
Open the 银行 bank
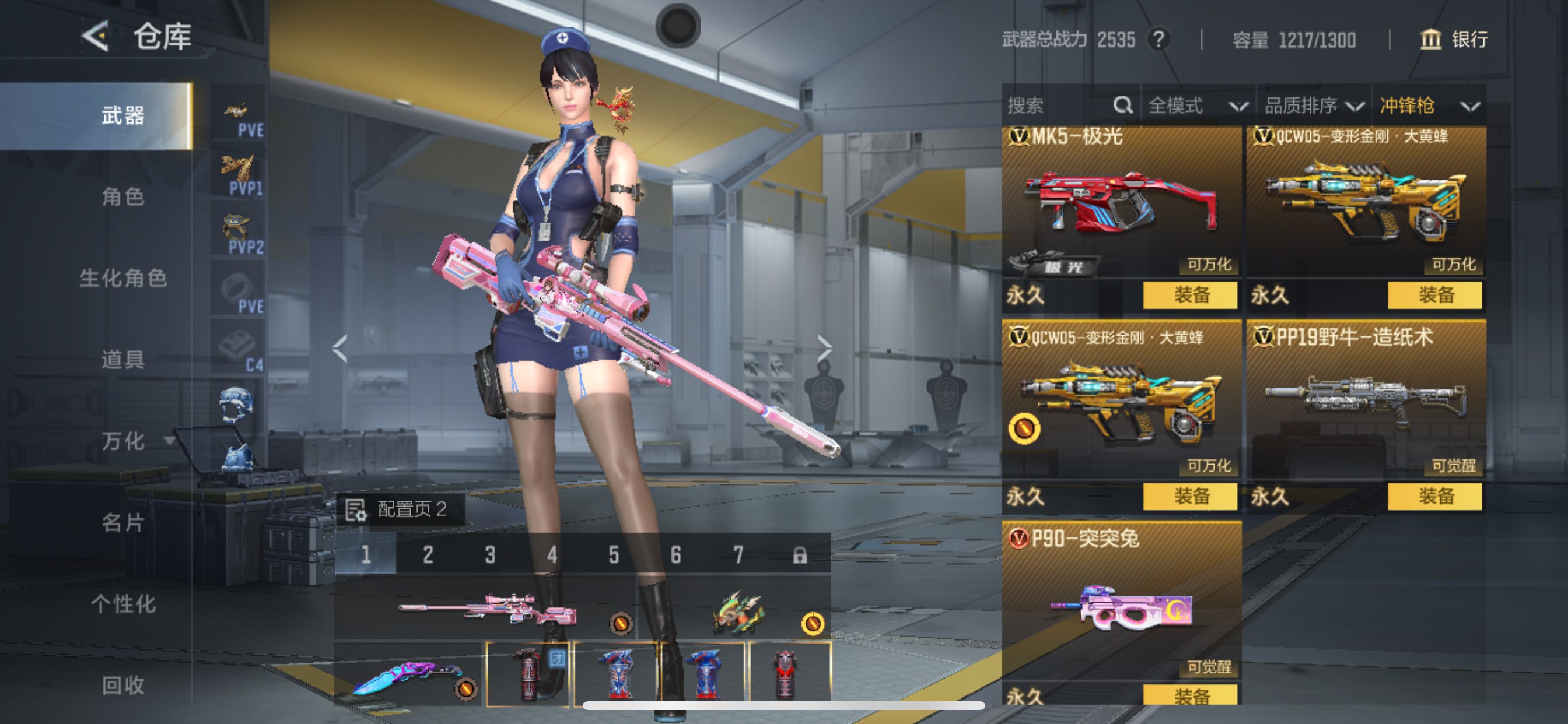[x=1455, y=40]
